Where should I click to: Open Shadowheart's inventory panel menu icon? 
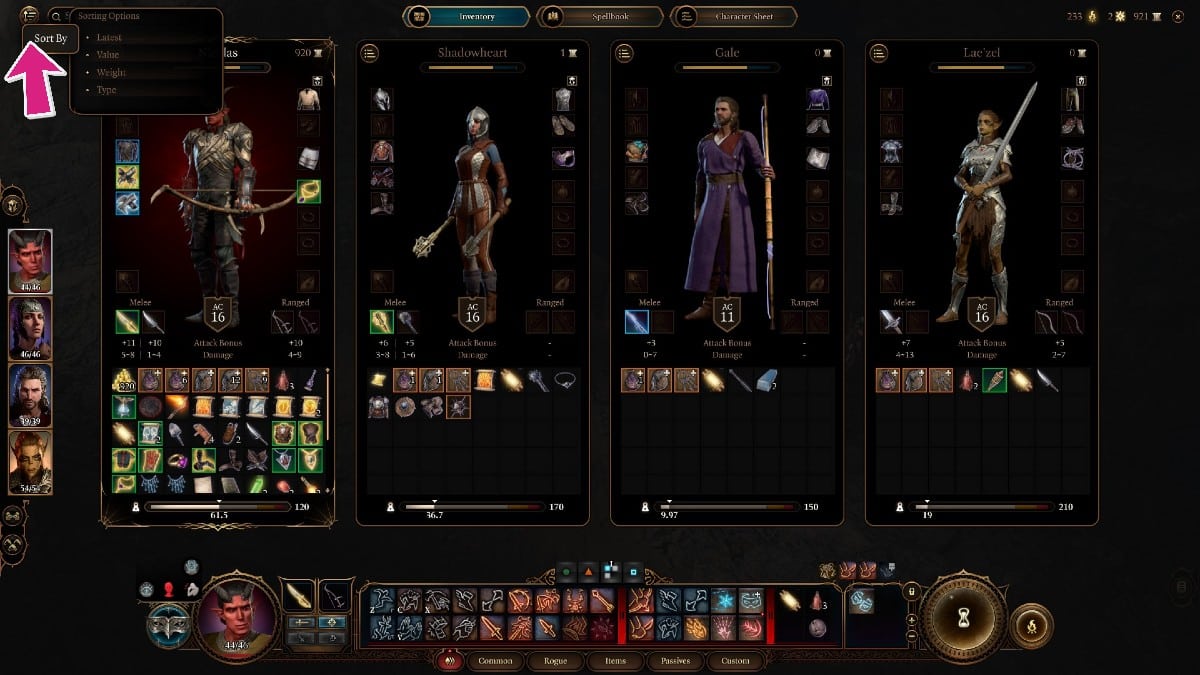(x=370, y=53)
